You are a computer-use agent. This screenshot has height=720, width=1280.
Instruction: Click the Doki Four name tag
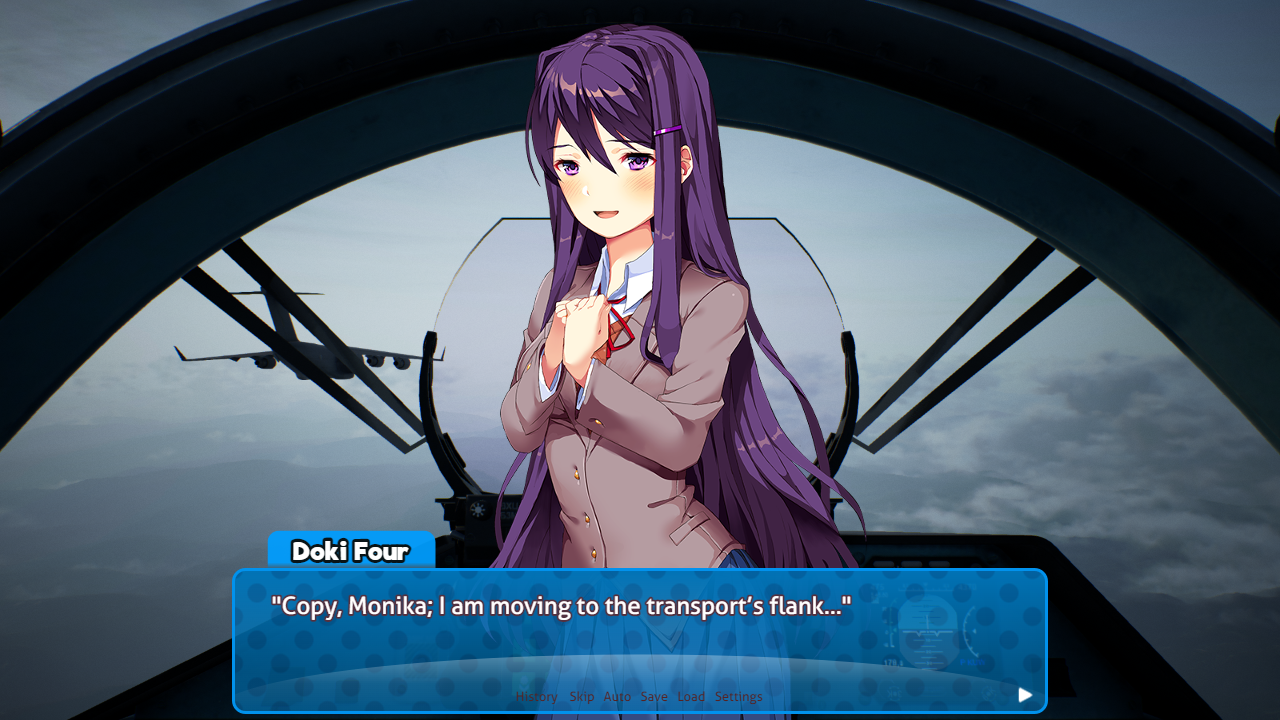(x=351, y=551)
